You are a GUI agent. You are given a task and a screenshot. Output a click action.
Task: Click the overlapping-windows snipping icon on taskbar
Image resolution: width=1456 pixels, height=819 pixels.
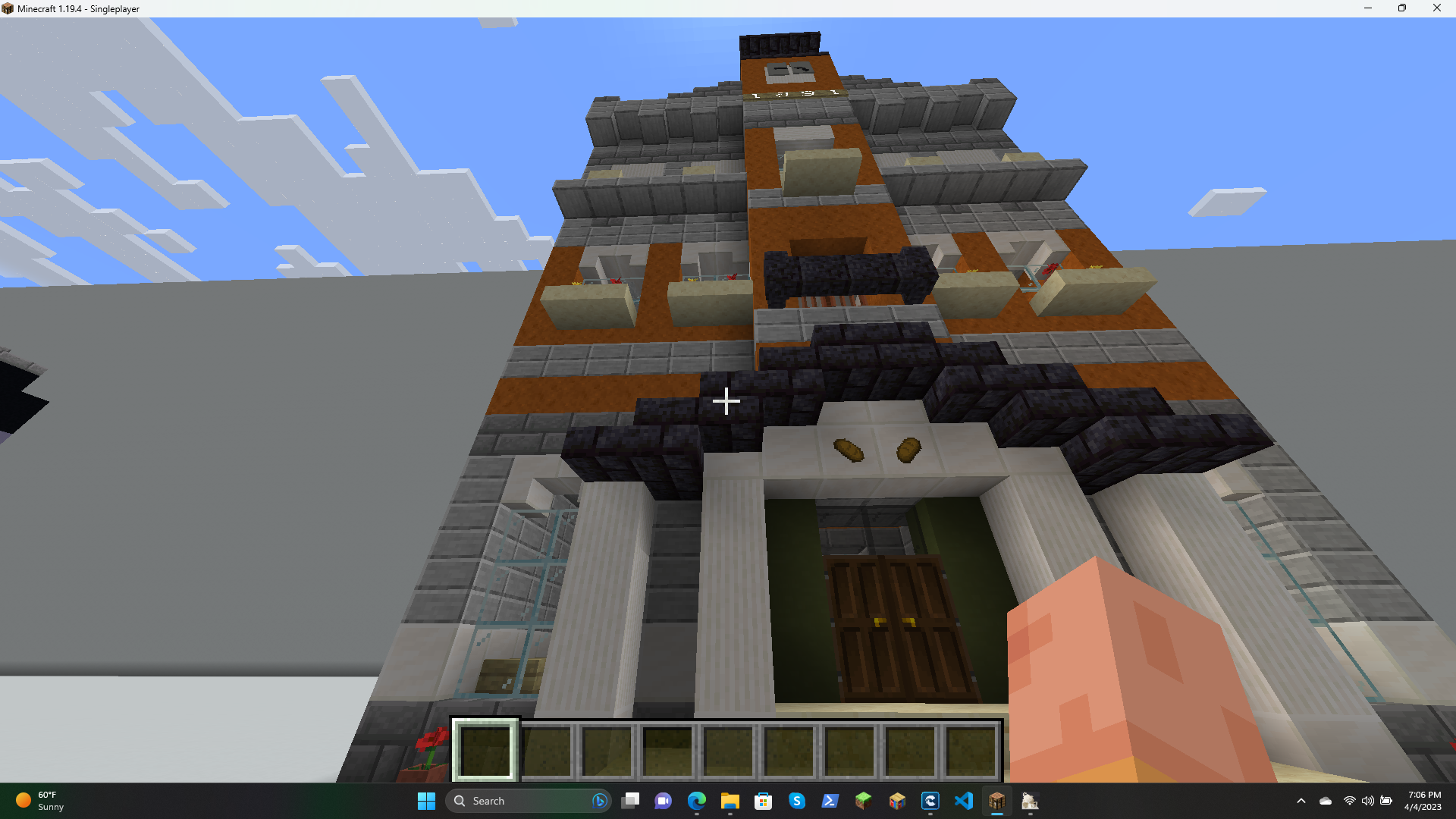630,802
